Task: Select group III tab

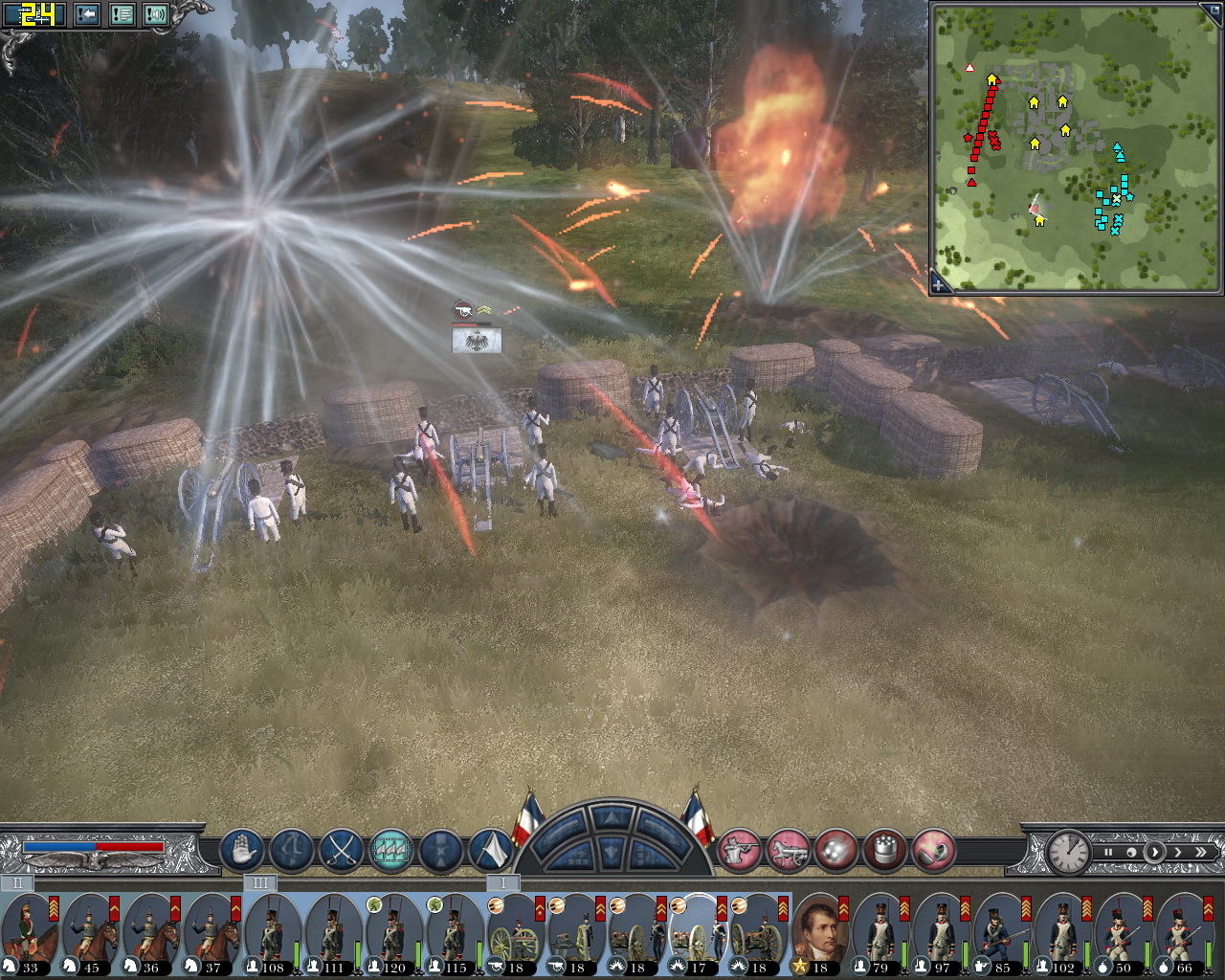Action: coord(259,882)
